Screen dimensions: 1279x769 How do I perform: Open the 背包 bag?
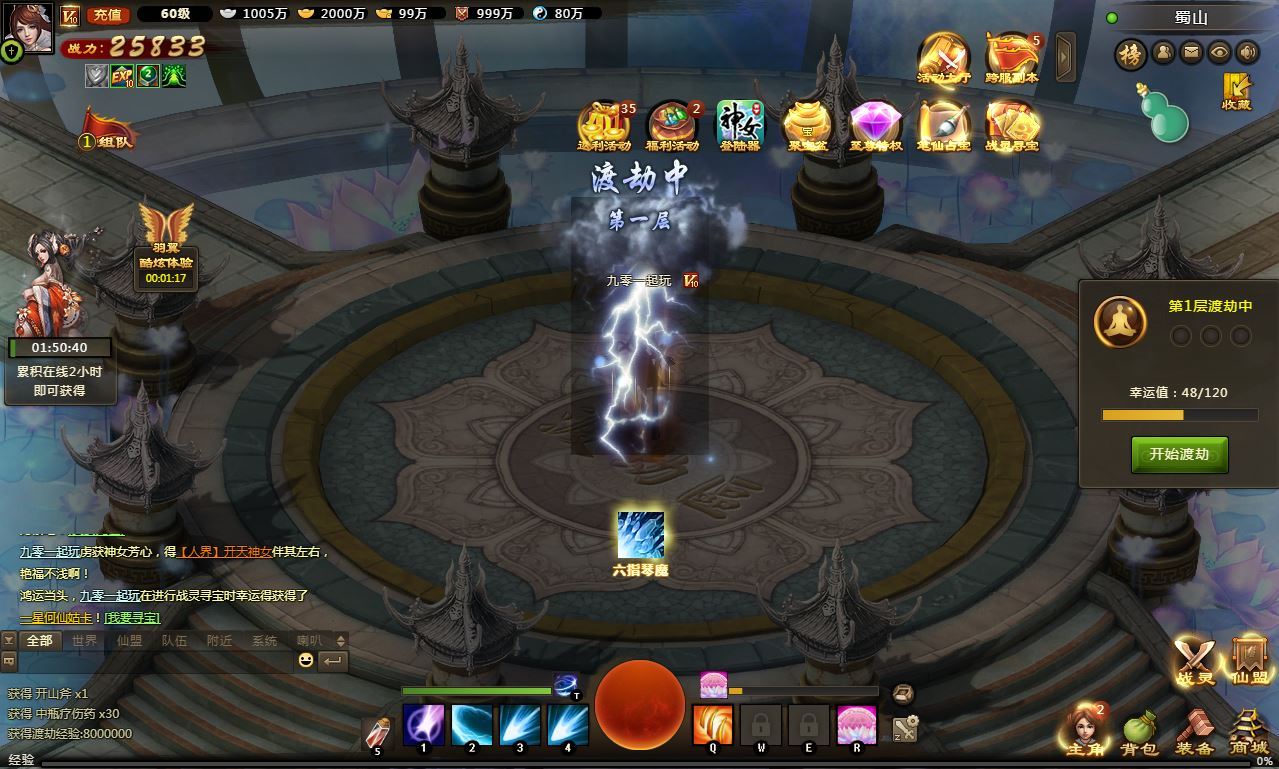(x=1140, y=733)
